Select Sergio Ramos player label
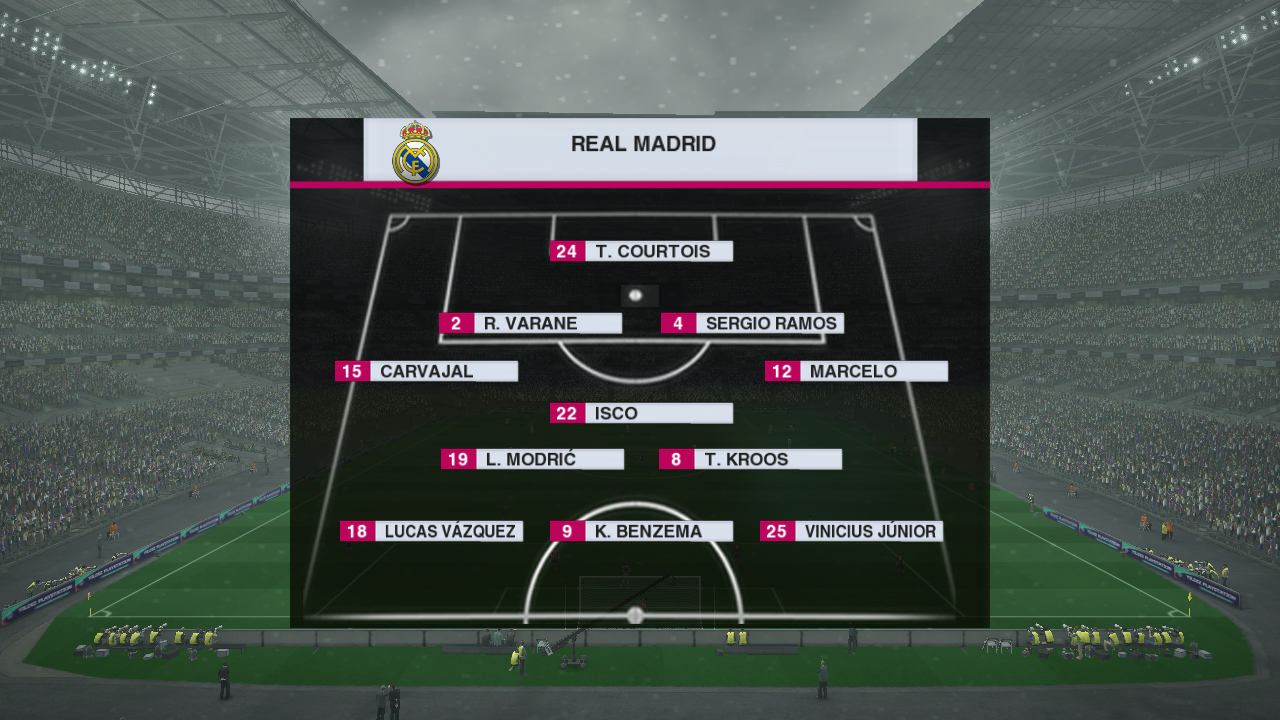 click(x=752, y=323)
